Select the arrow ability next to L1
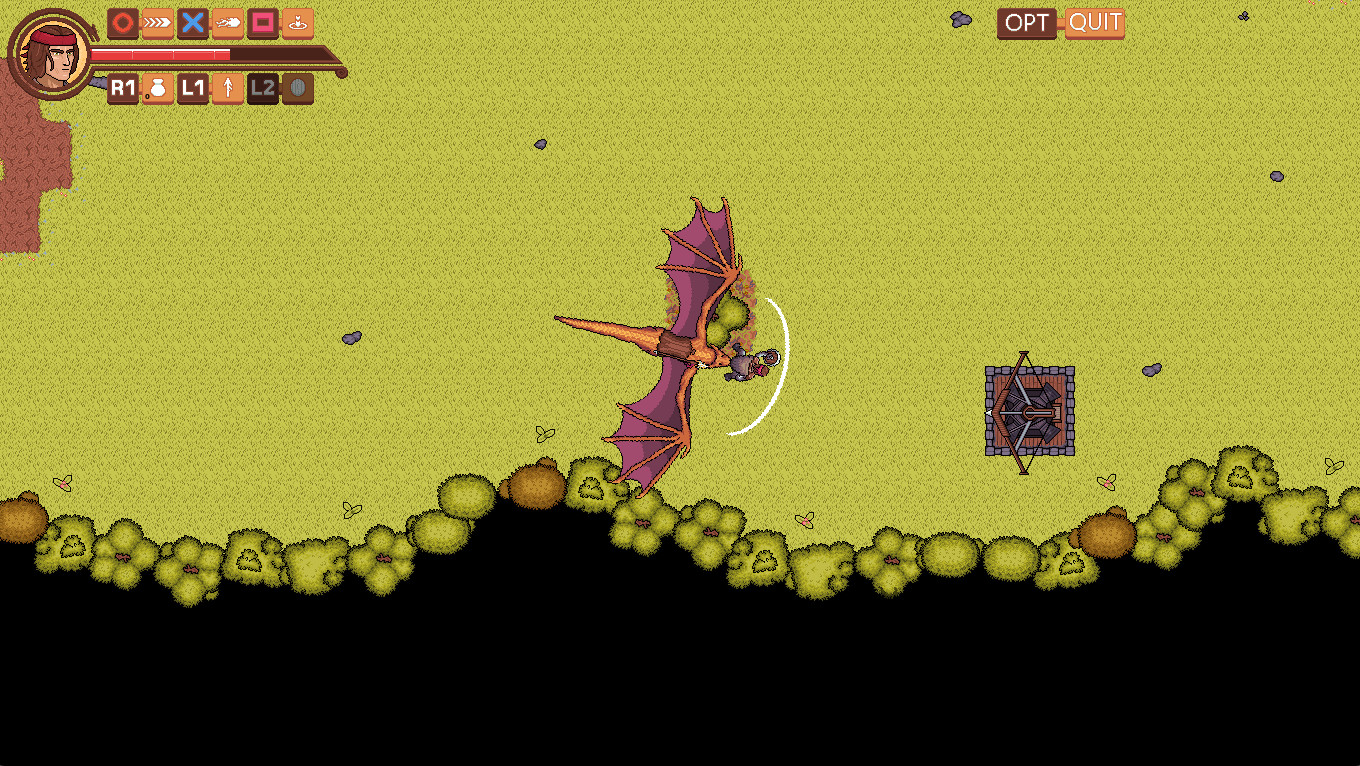 click(227, 89)
